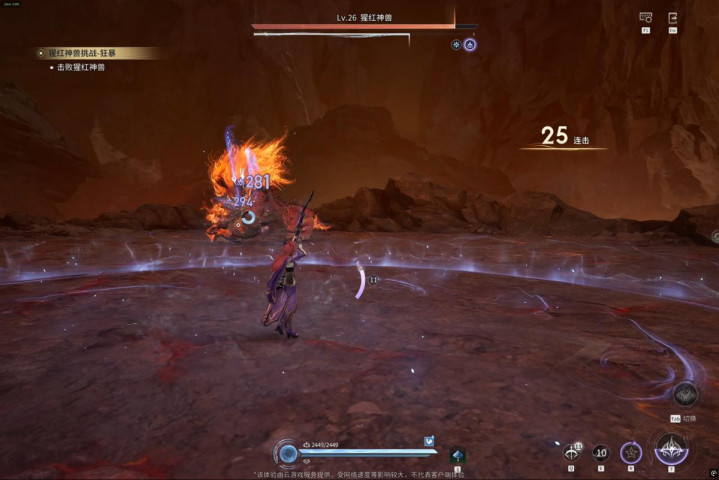Click the boss snowflake status icon
This screenshot has height=480, width=719.
pos(456,44)
